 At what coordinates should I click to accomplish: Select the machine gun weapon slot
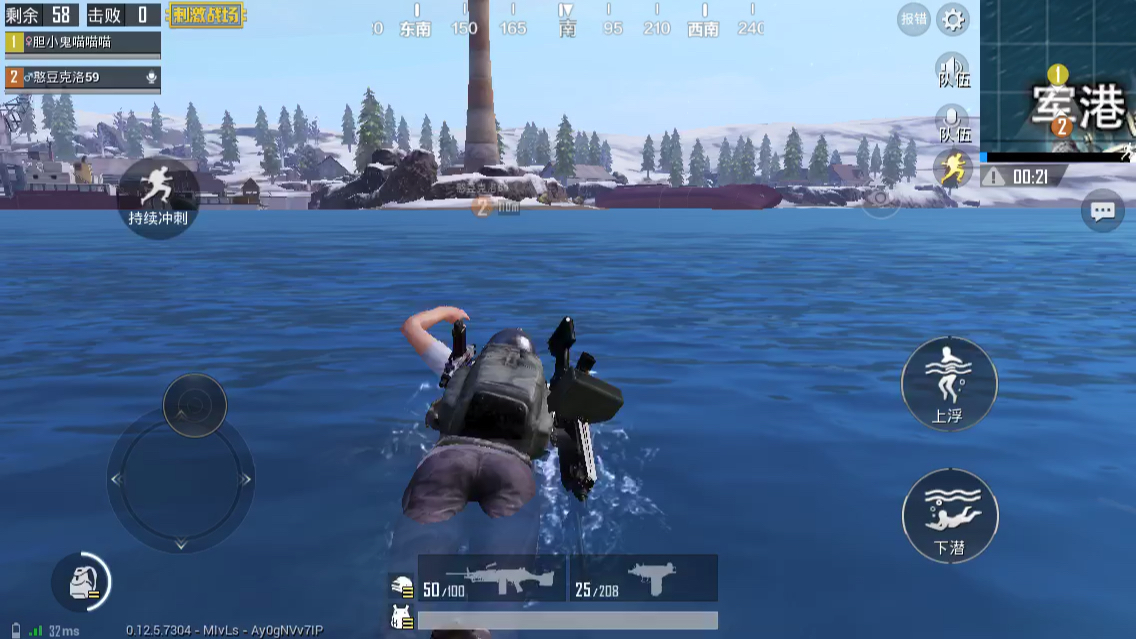click(x=492, y=579)
